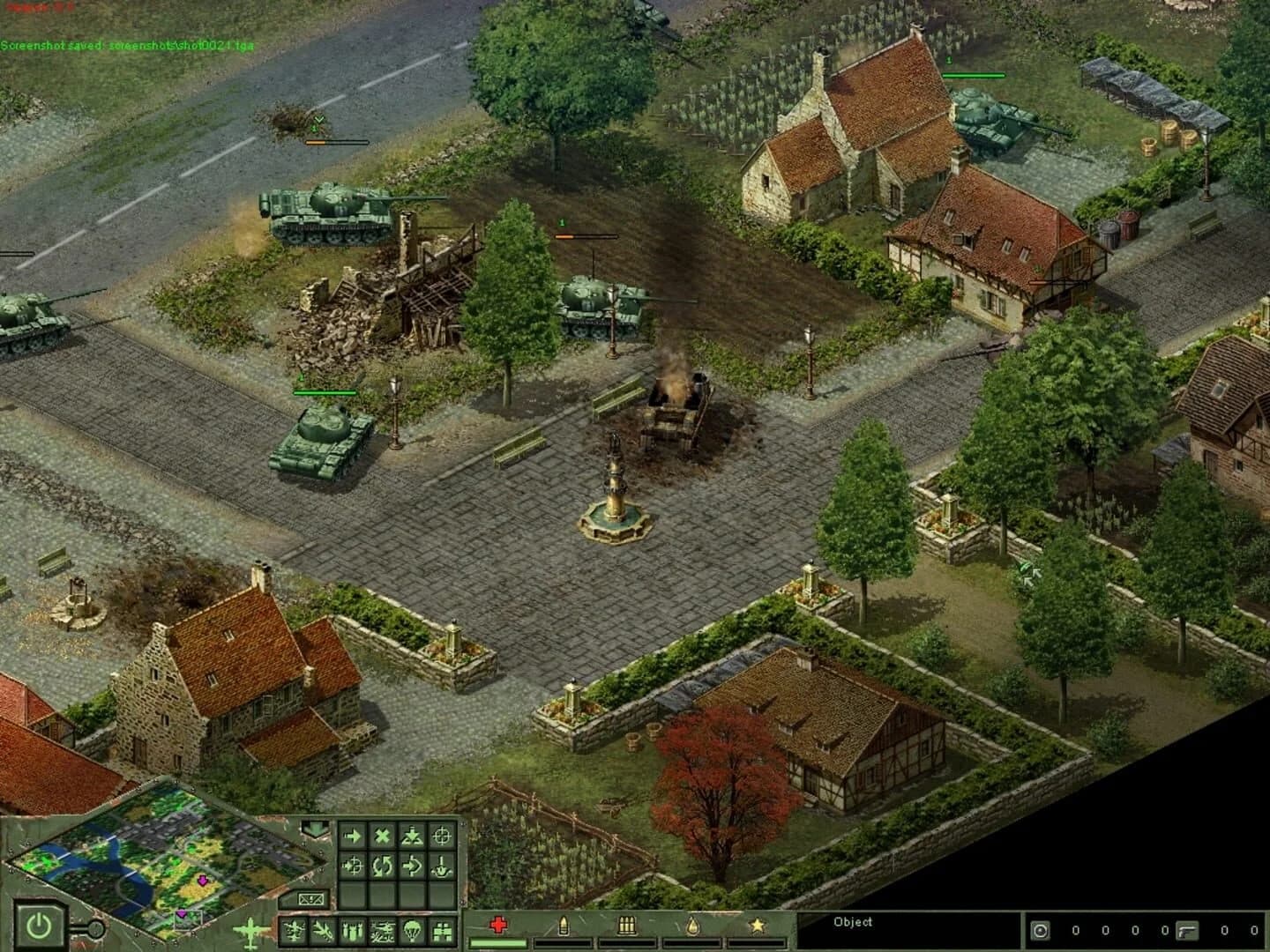Screen dimensions: 1270x952
Task: Request the paratrooper drop icon
Action: click(411, 930)
